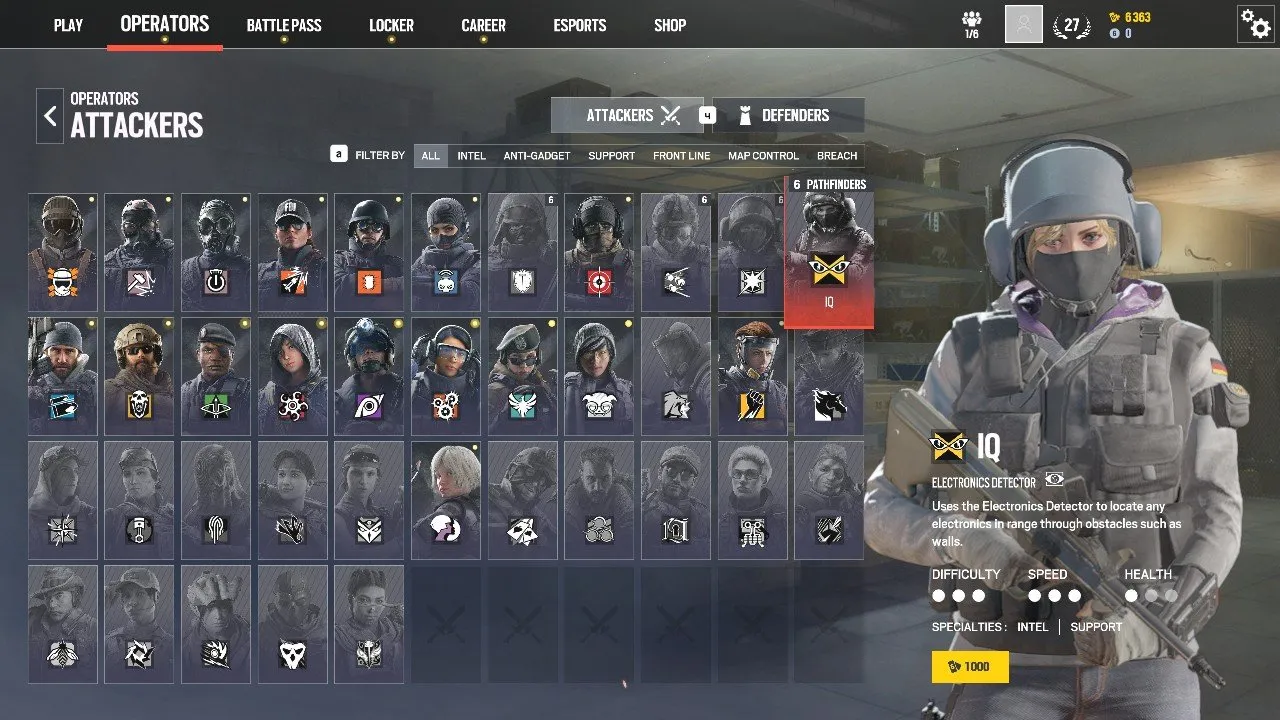This screenshot has width=1280, height=720.
Task: Open the BATTLE PASS menu
Action: coord(284,25)
